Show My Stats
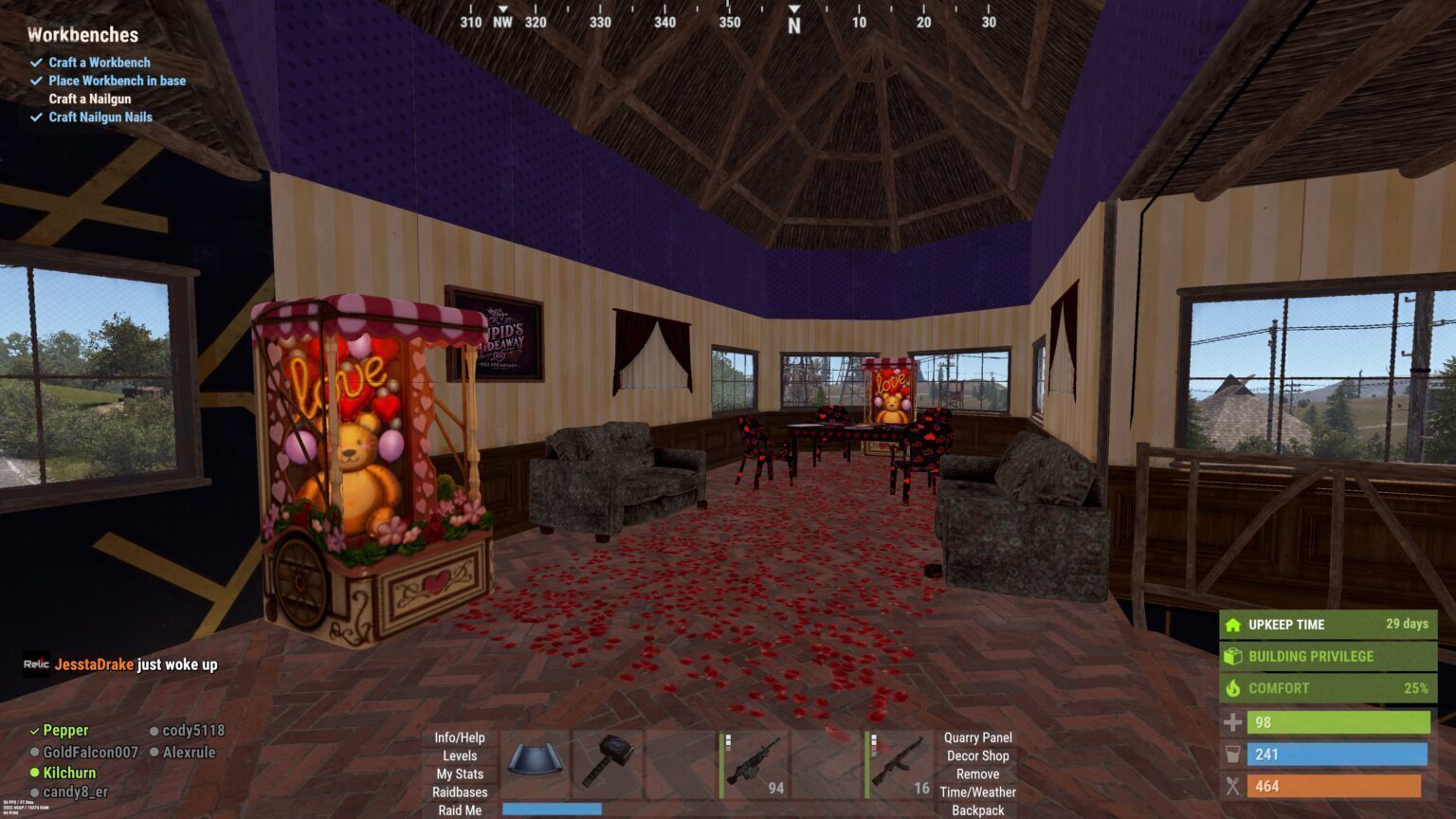This screenshot has width=1456, height=819. click(460, 773)
